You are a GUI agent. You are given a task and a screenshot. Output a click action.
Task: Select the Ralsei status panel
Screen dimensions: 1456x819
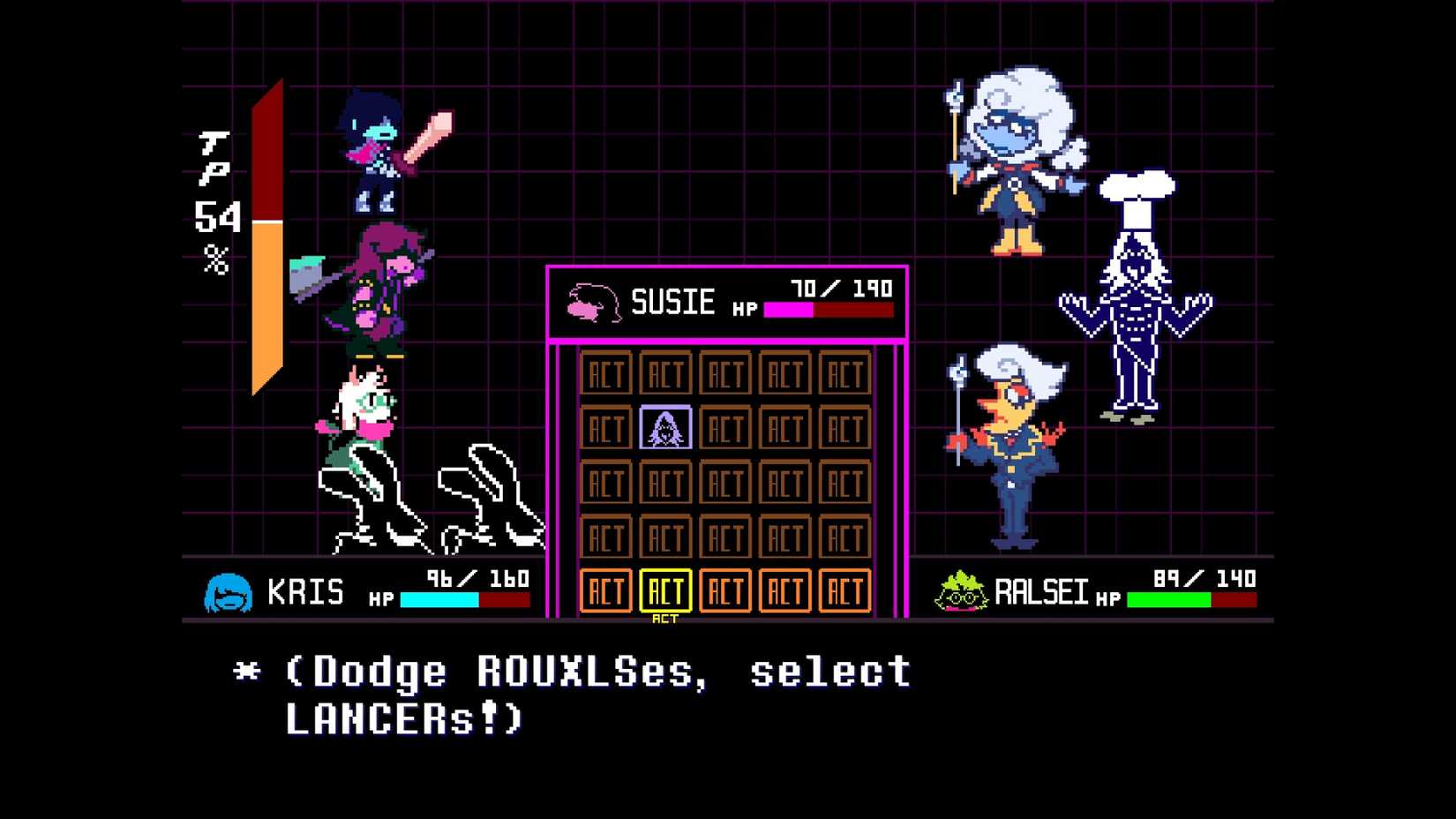click(x=1094, y=591)
